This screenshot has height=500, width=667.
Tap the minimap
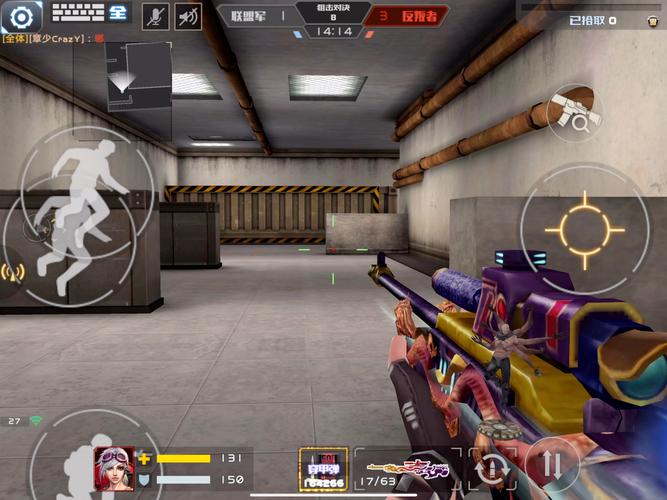[x=138, y=74]
